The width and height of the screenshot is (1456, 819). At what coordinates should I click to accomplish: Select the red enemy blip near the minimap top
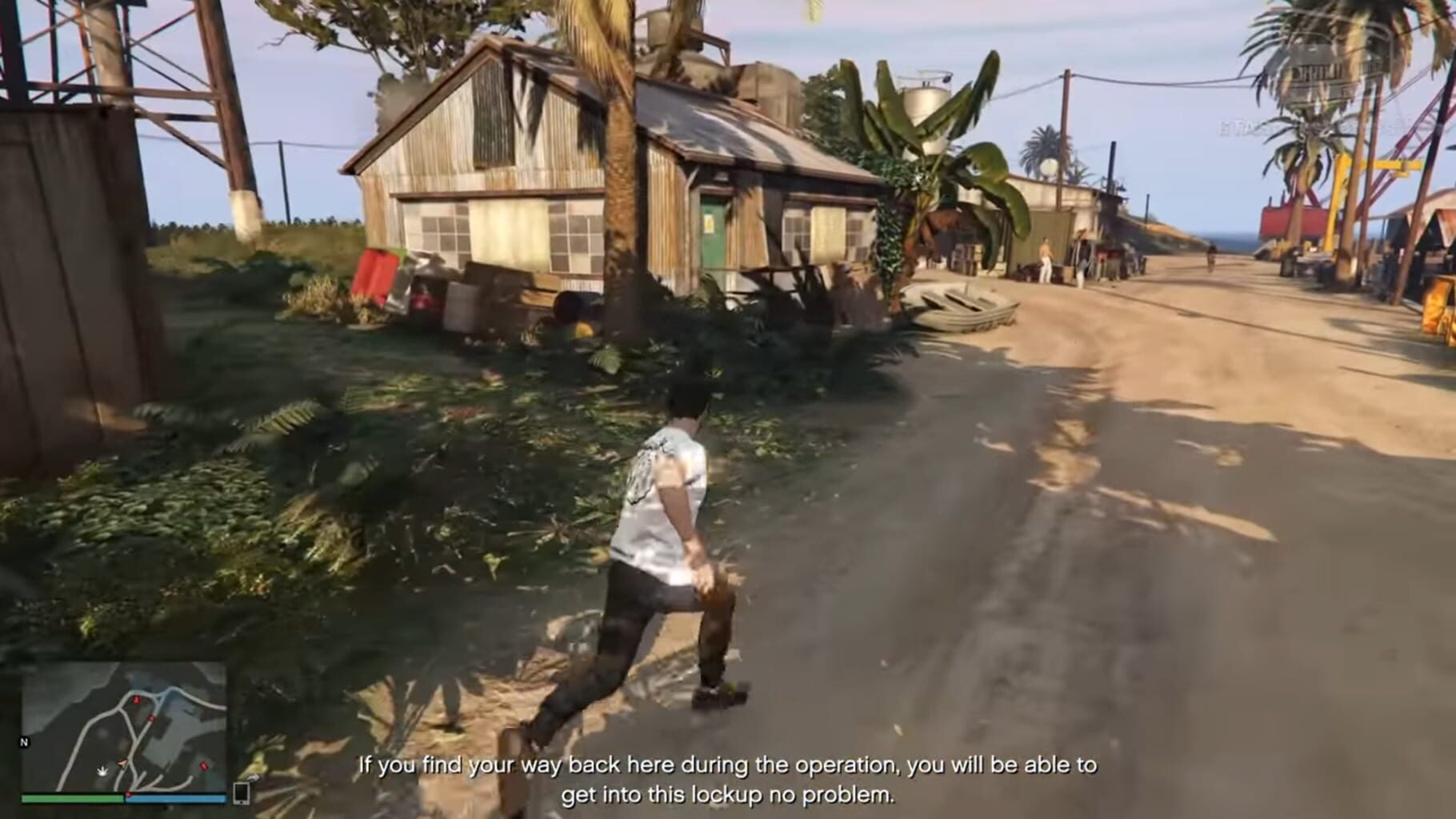[136, 700]
